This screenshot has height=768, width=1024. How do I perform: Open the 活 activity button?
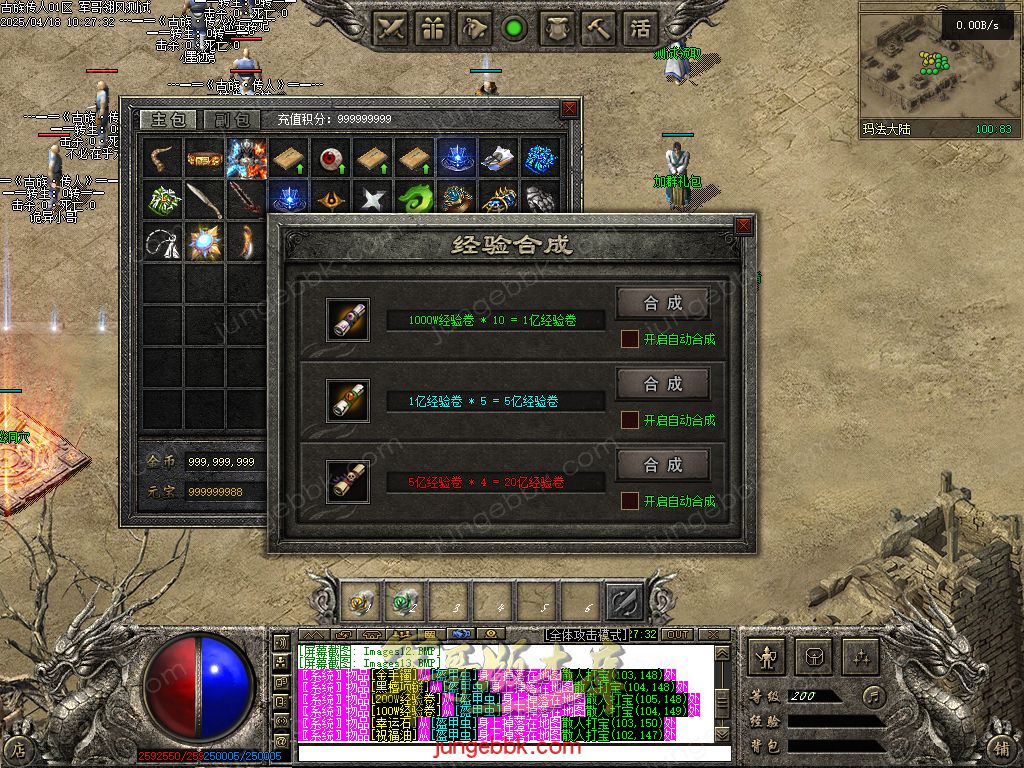click(x=640, y=29)
